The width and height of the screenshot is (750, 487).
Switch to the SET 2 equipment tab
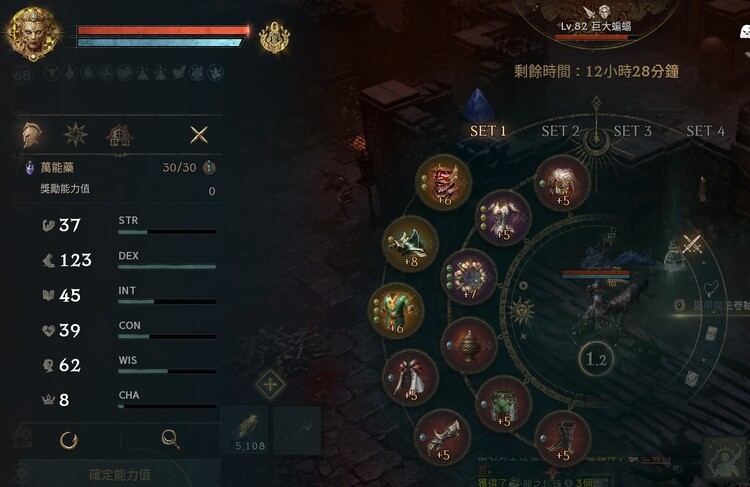coord(561,131)
